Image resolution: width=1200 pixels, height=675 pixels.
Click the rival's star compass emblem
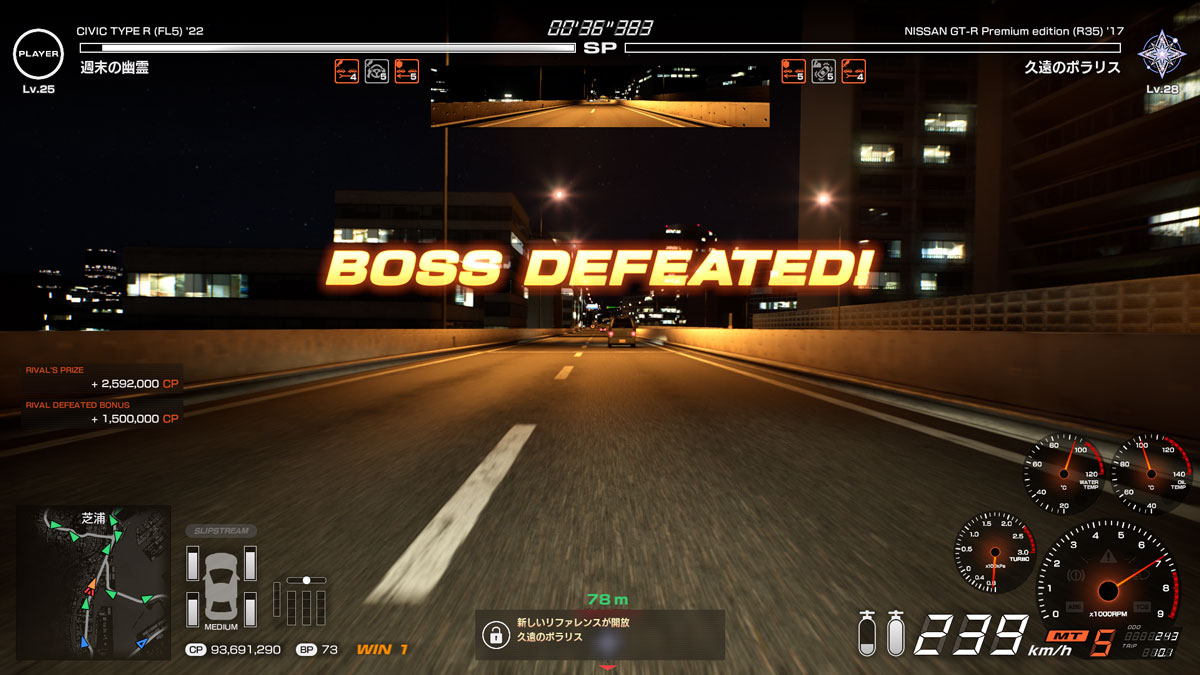point(1161,54)
